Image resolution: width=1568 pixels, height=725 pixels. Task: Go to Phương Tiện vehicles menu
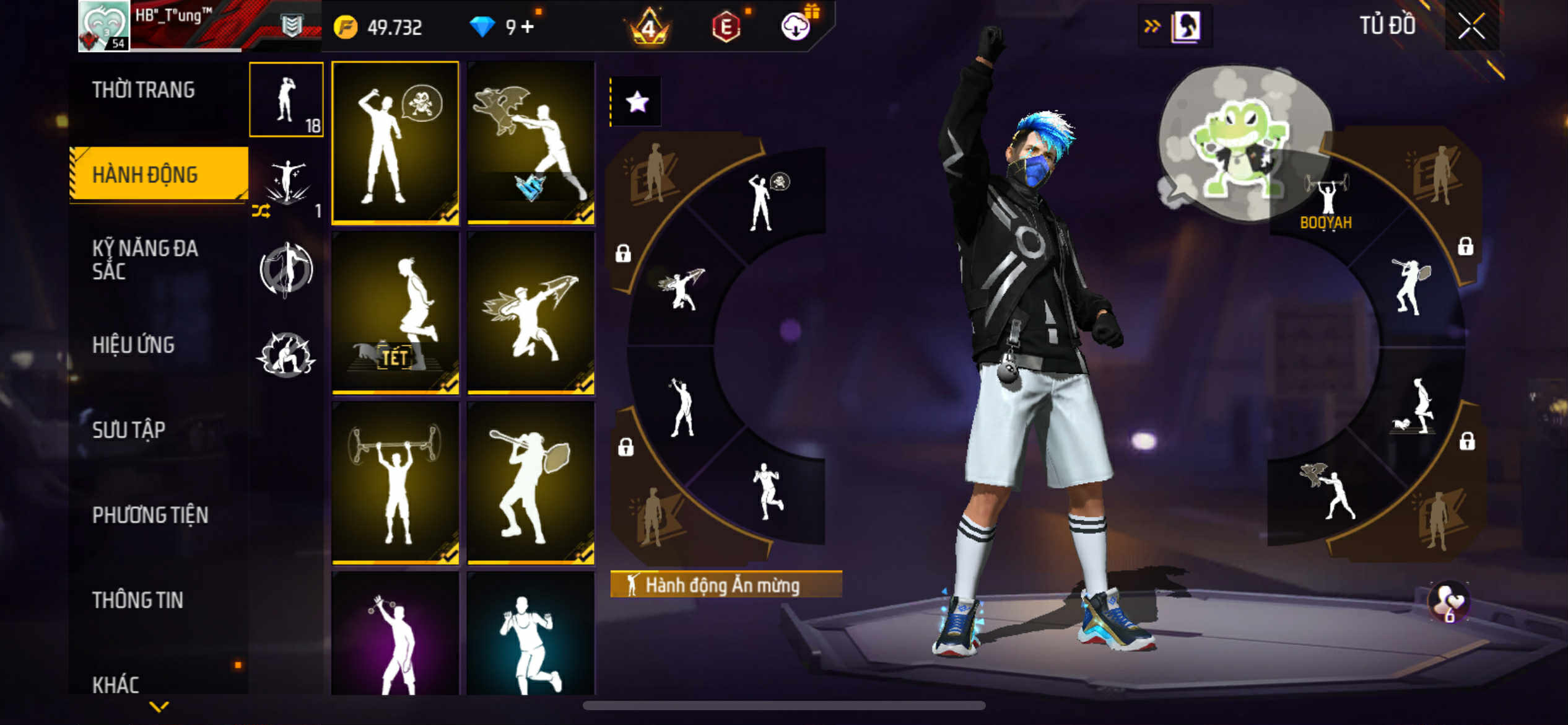point(150,515)
